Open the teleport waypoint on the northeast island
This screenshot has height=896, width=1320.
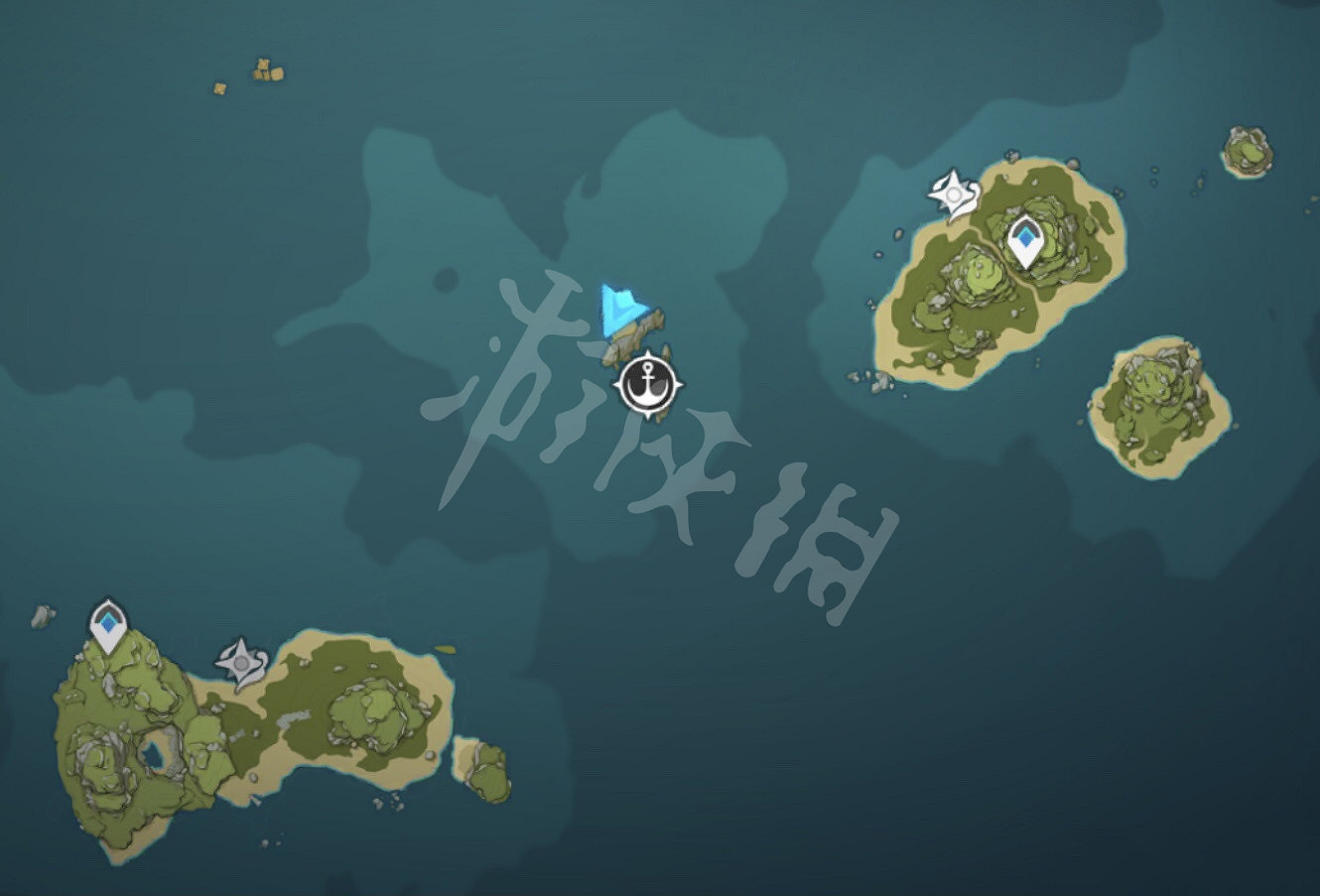click(1025, 235)
